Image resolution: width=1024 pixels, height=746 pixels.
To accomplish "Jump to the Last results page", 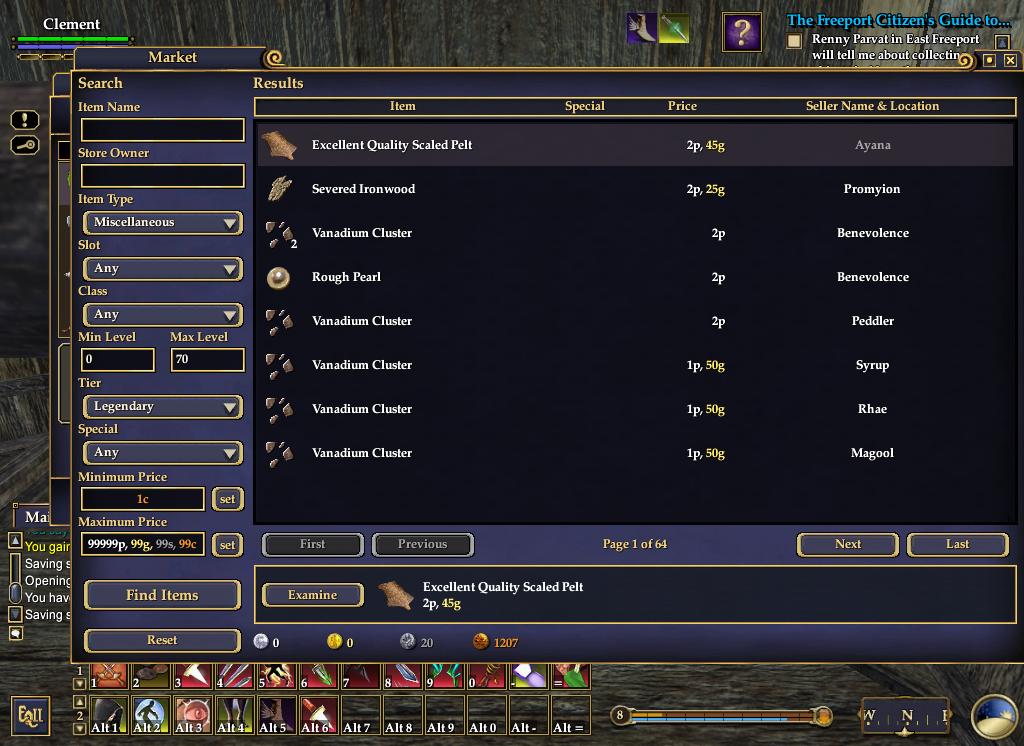I will [957, 544].
